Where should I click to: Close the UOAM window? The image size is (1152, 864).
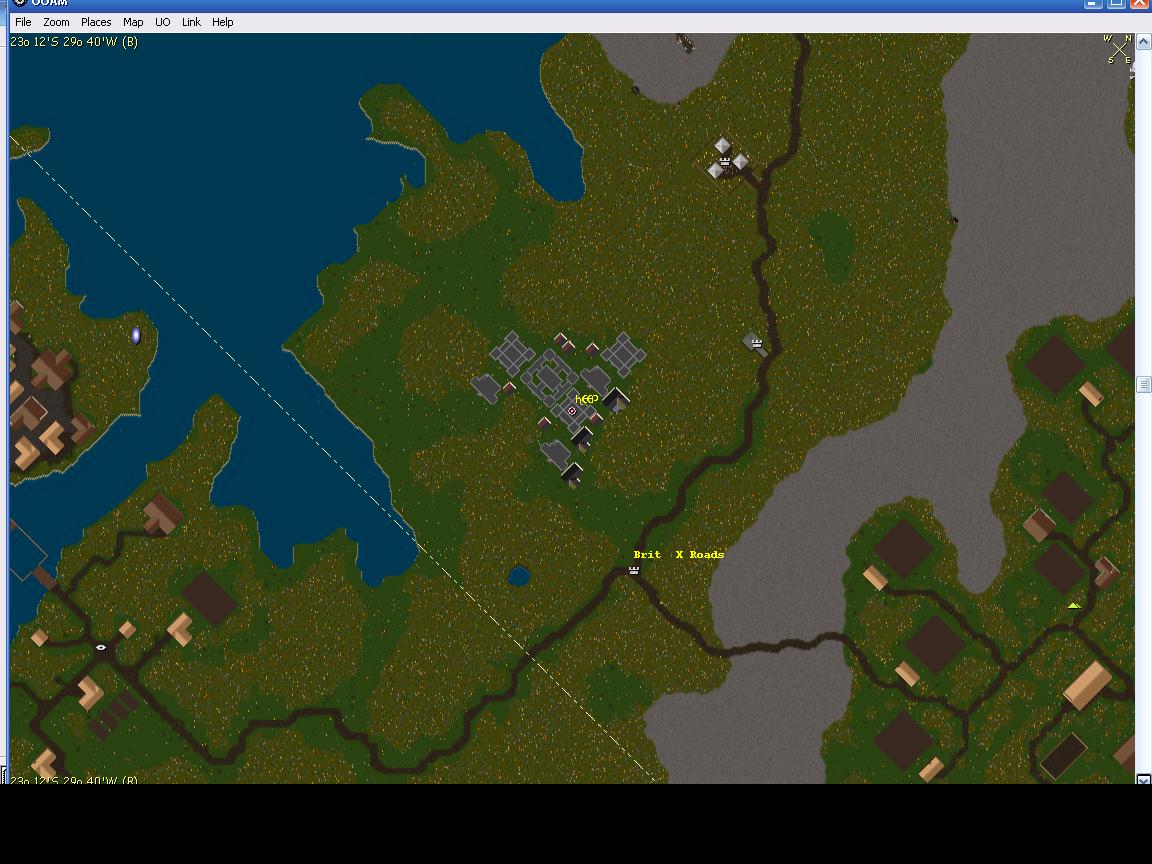(1139, 3)
